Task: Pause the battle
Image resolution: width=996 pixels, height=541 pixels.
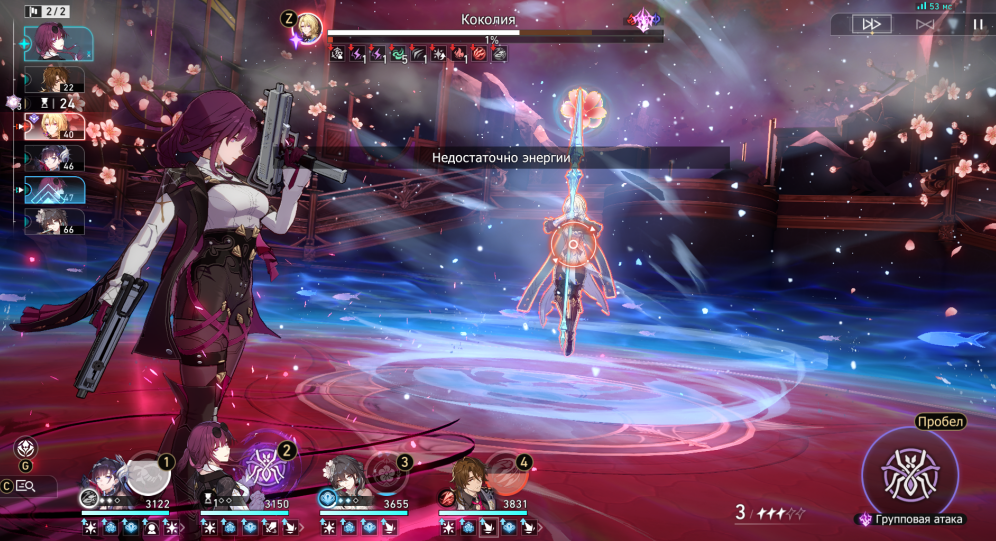Action: click(977, 24)
